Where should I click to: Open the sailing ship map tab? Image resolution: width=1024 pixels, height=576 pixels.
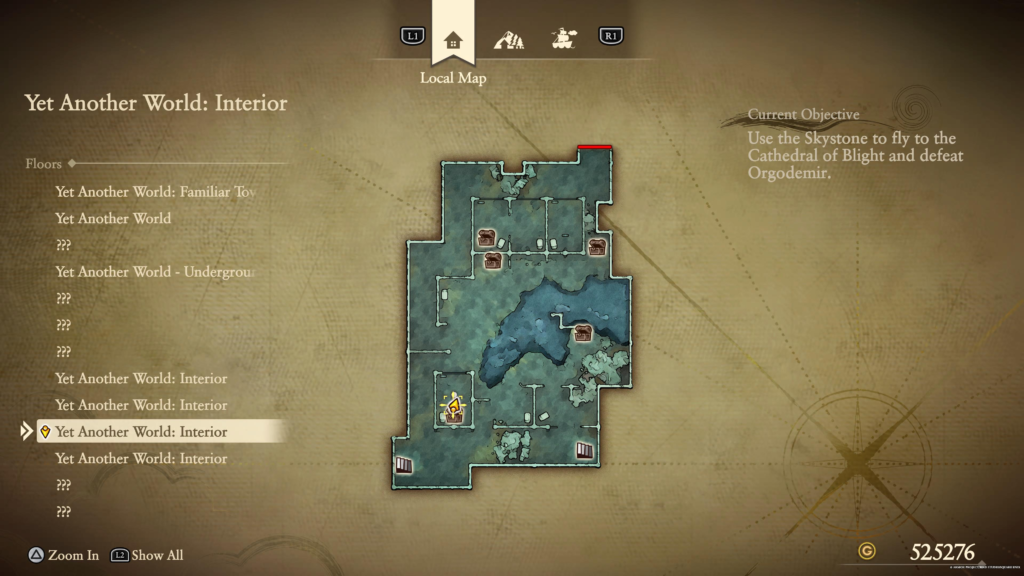(x=564, y=40)
